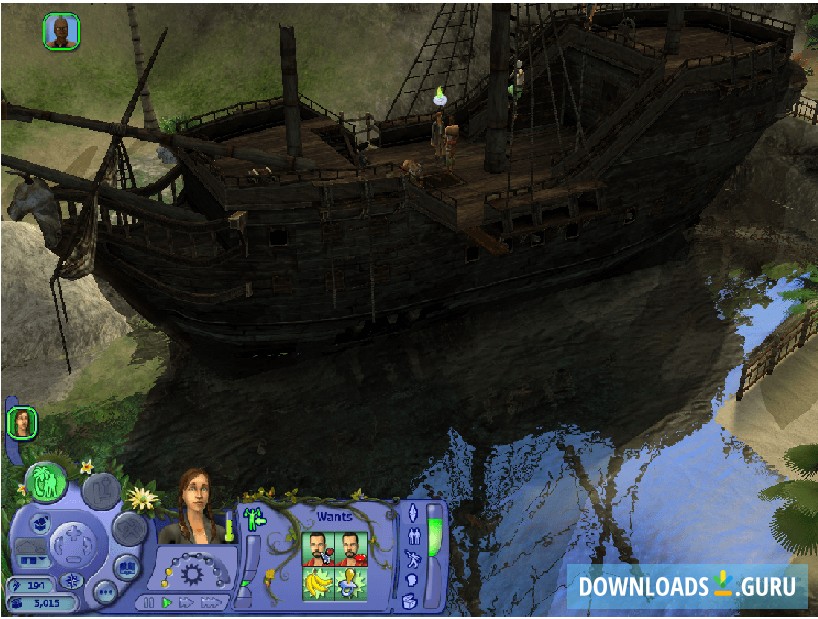Open the relationships panel with two figures
Viewport: 818px width, 619px height.
[412, 536]
